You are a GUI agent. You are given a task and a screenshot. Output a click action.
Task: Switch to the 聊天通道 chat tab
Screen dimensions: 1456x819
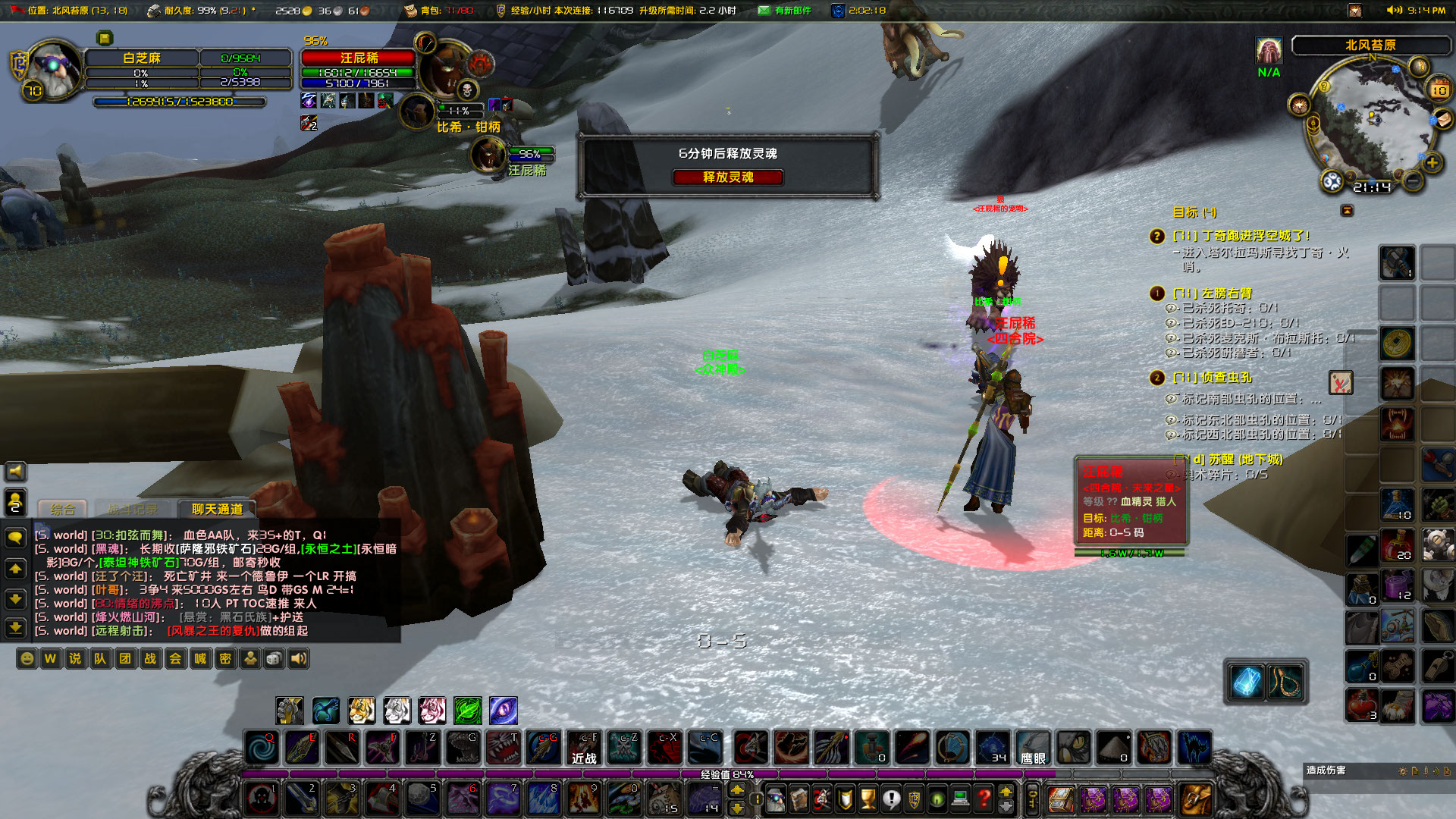click(216, 509)
